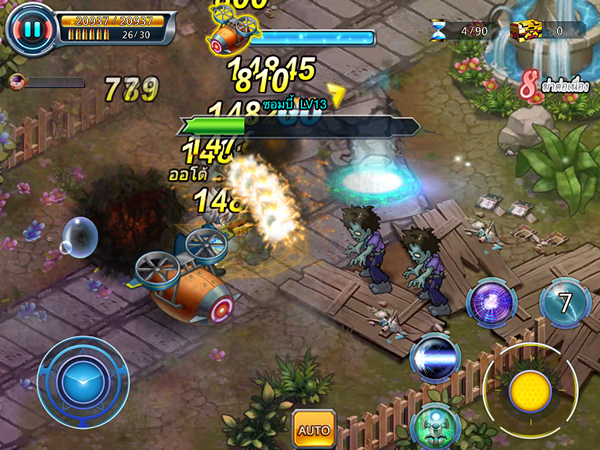Use the blue laser beam skill

(x=435, y=357)
